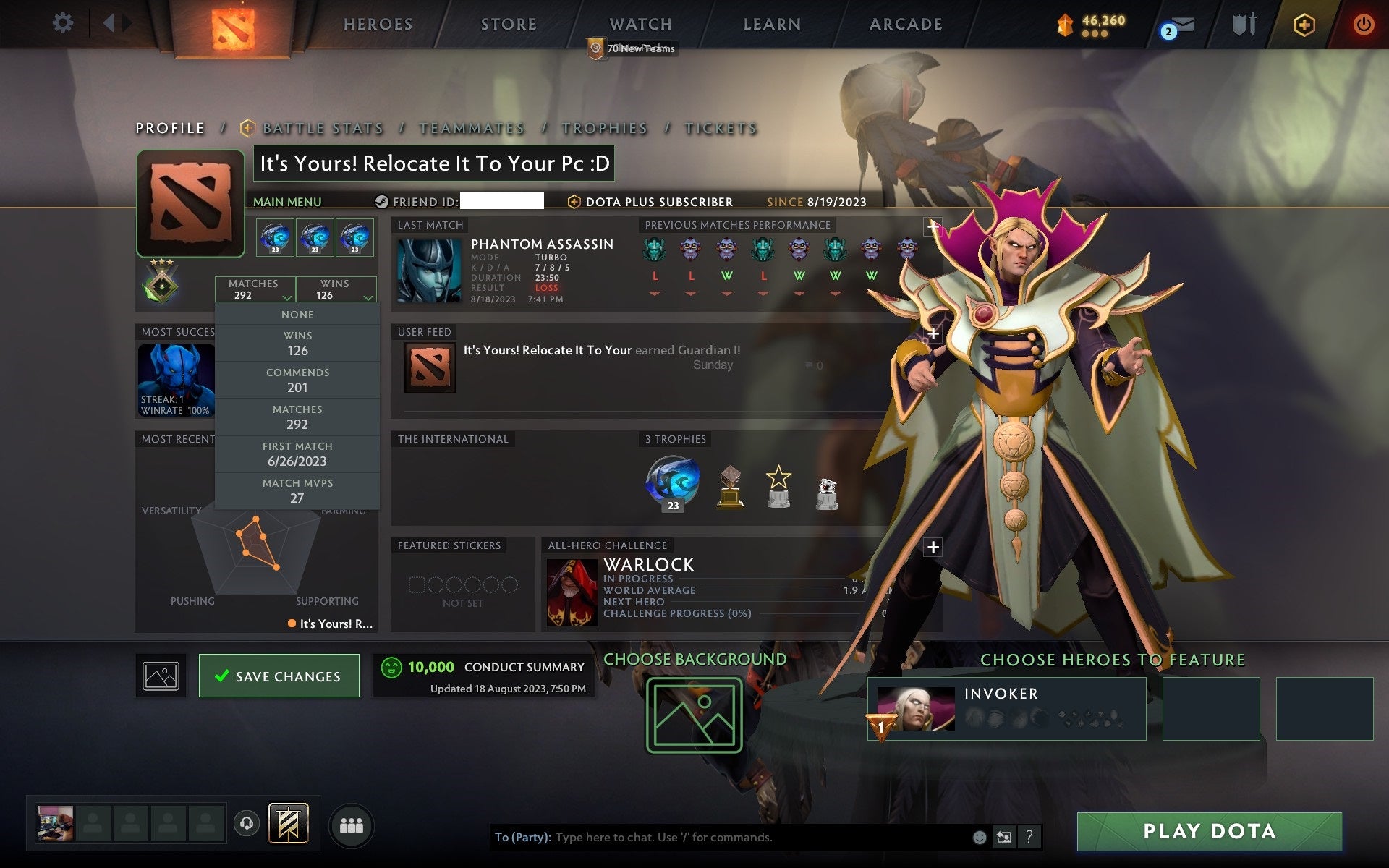Click the SAVE CHANGES button
This screenshot has height=868, width=1389.
(279, 676)
